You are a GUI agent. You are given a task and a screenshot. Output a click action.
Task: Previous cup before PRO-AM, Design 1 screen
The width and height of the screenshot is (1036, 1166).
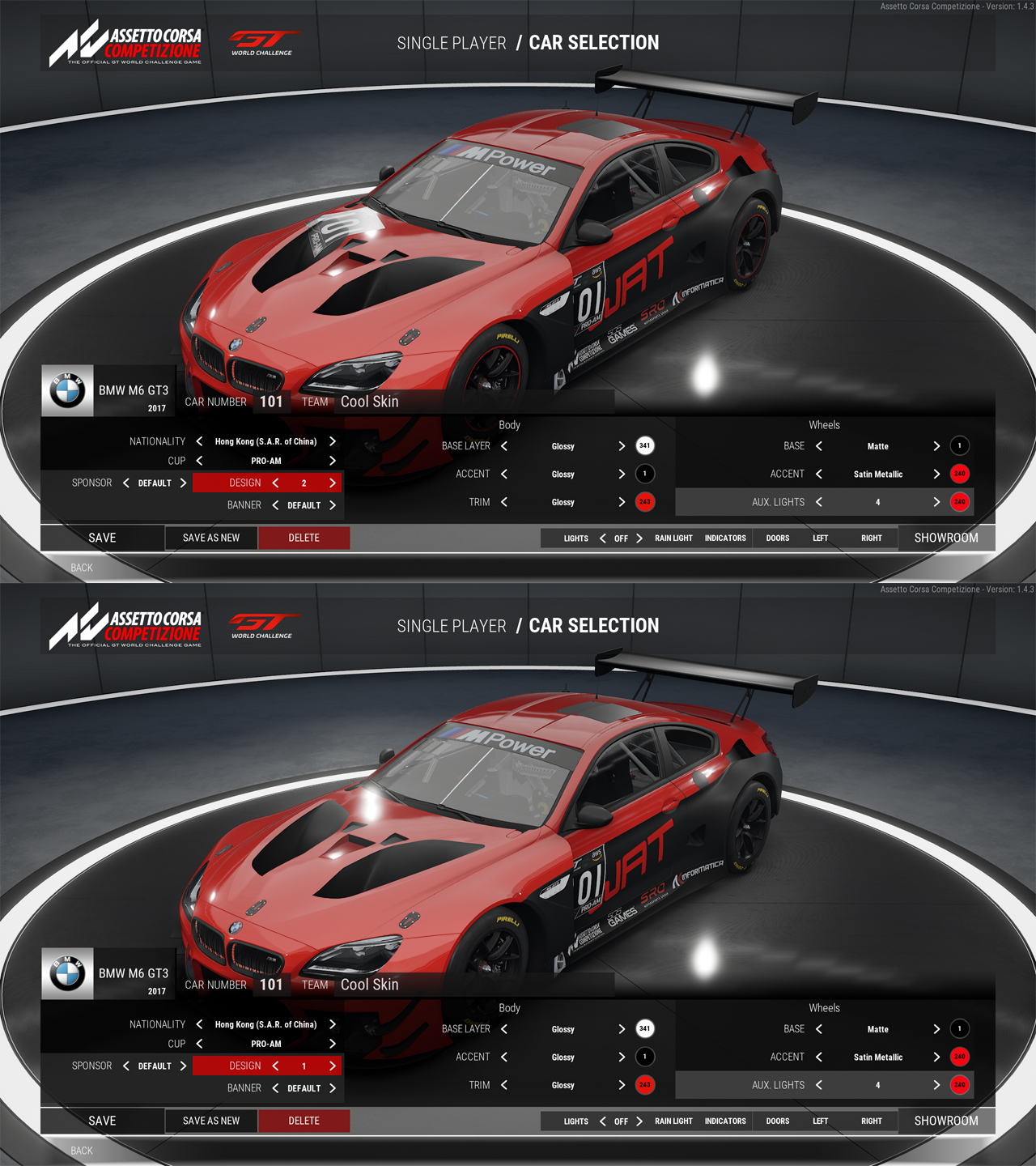tap(199, 1044)
